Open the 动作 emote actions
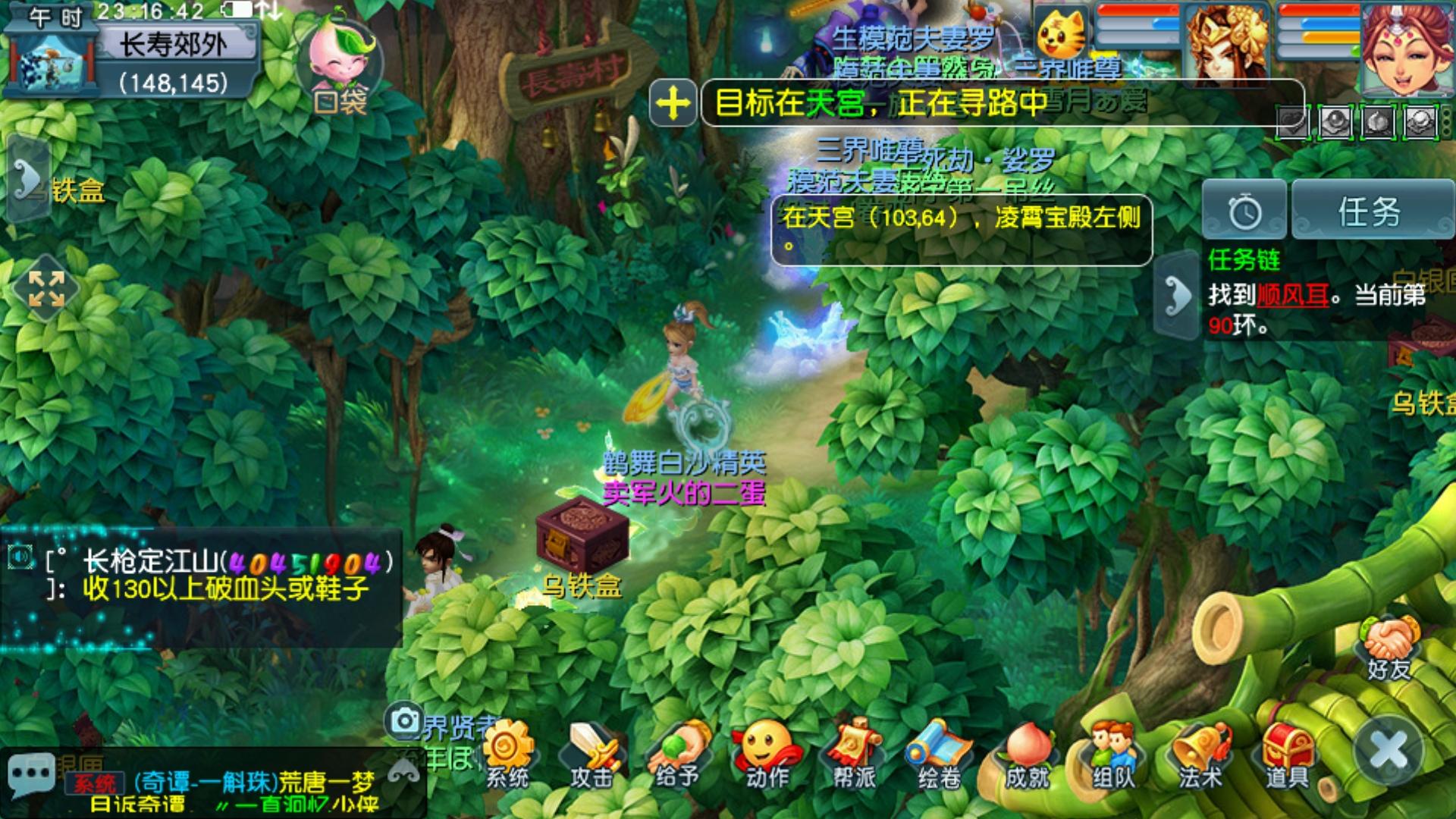1456x819 pixels. (x=766, y=754)
